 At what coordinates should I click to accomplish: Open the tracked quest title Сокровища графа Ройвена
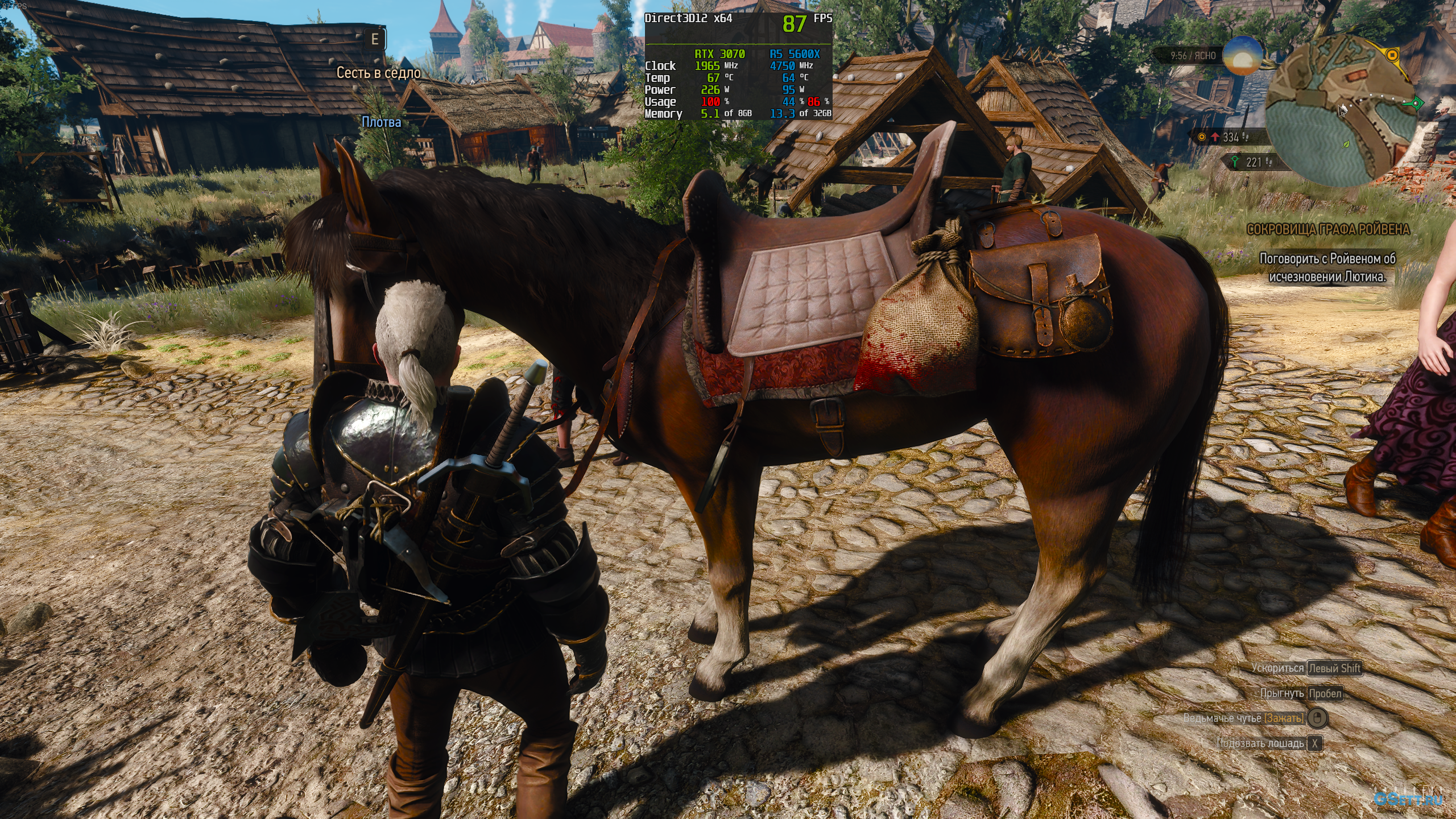1328,229
